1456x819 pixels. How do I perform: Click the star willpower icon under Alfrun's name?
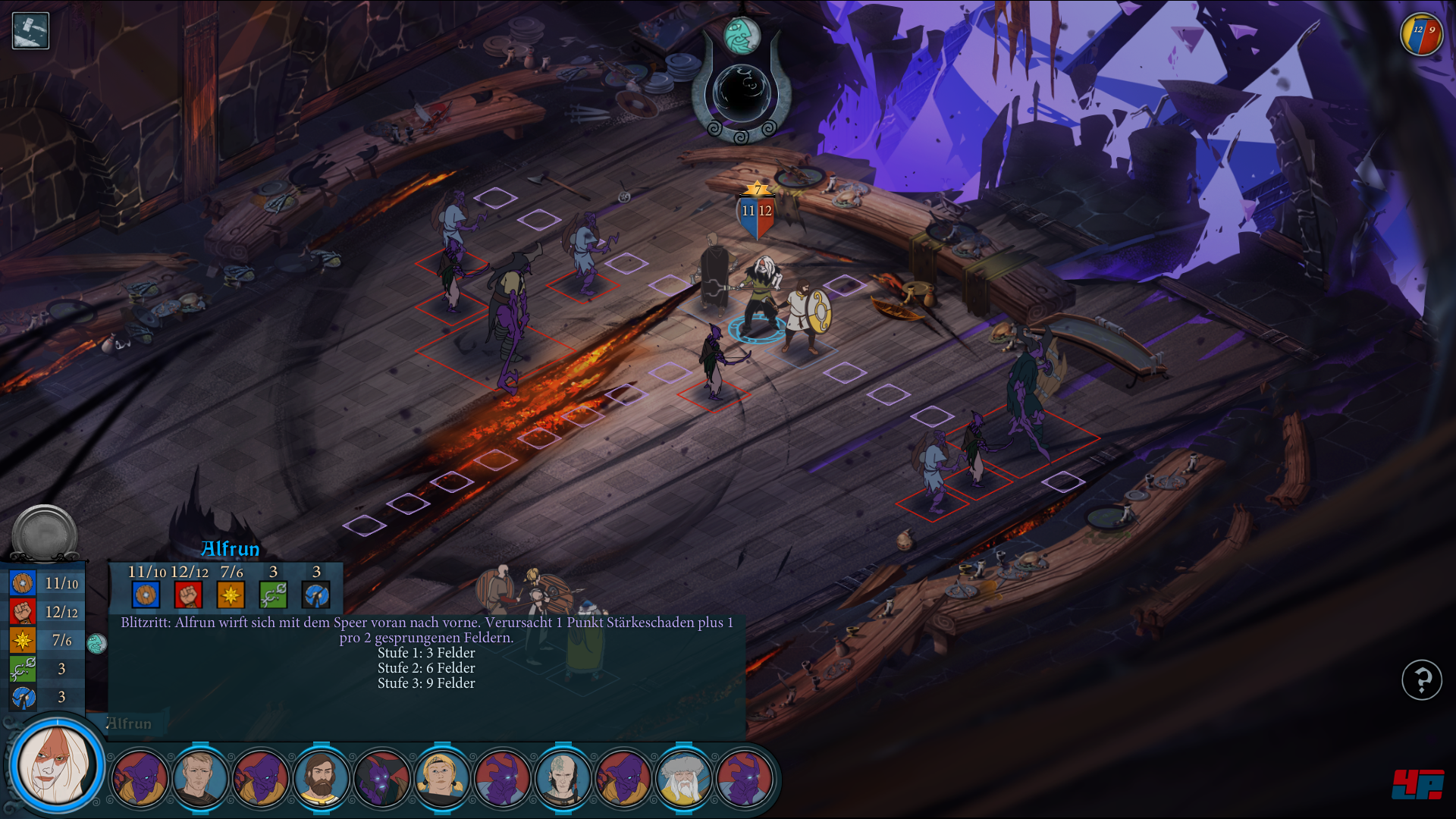tap(231, 595)
